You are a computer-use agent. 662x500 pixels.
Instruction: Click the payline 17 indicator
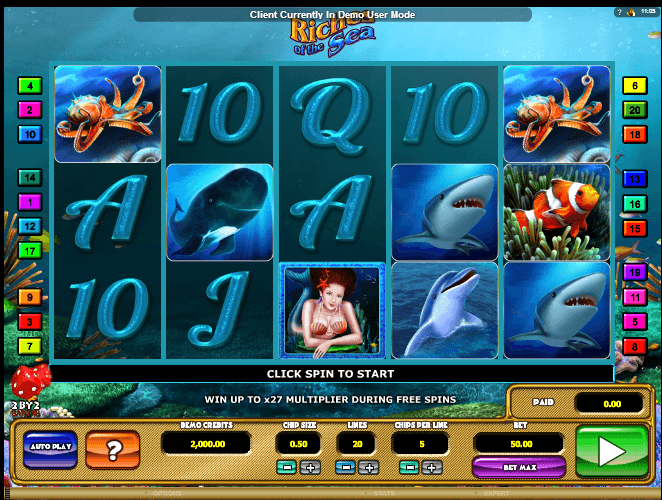click(x=30, y=250)
